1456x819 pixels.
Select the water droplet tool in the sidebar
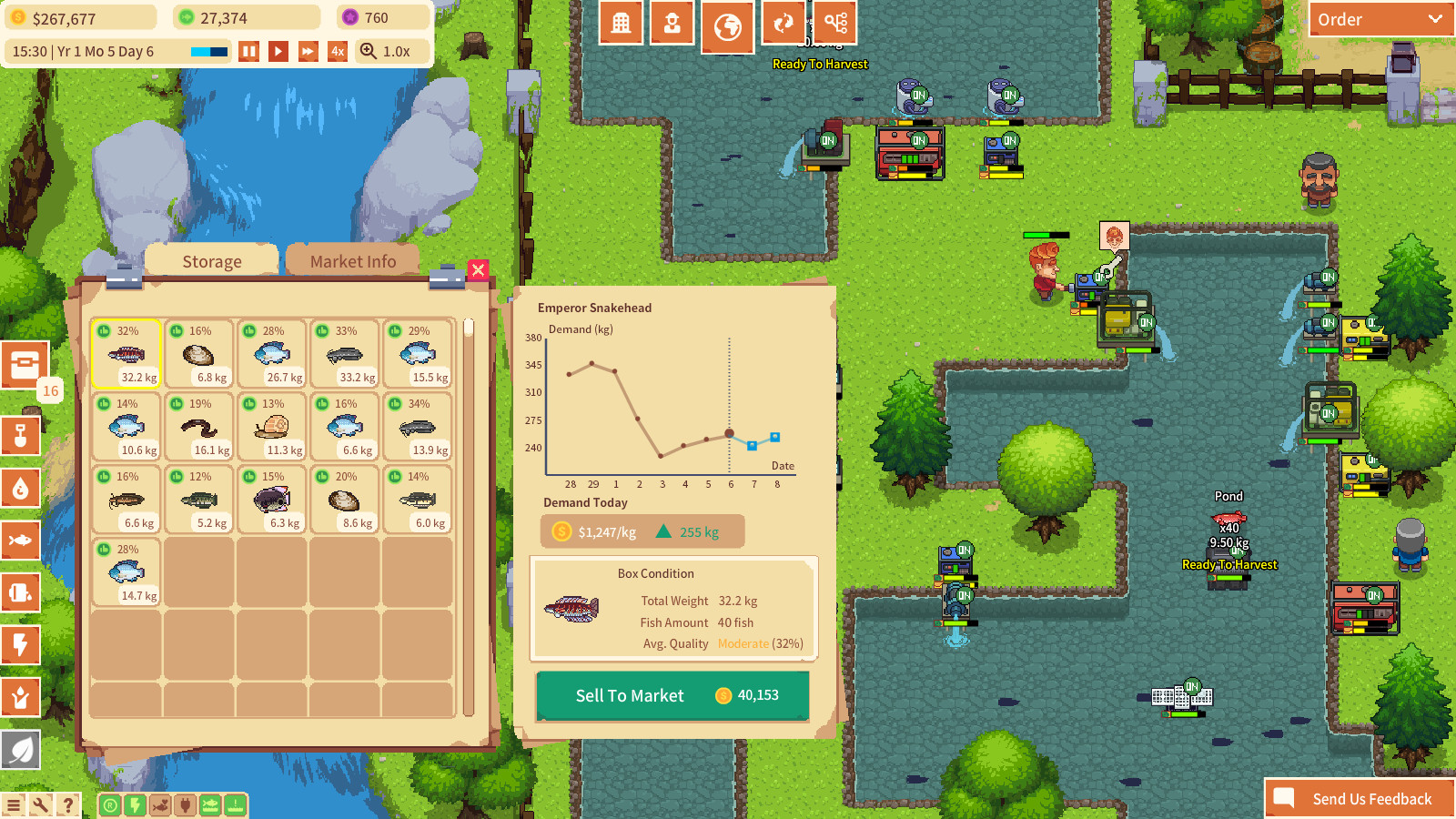pyautogui.click(x=20, y=489)
